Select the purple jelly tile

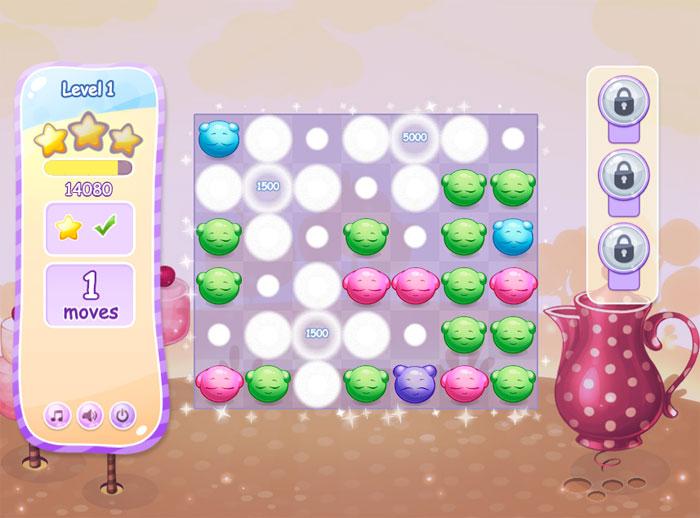414,381
